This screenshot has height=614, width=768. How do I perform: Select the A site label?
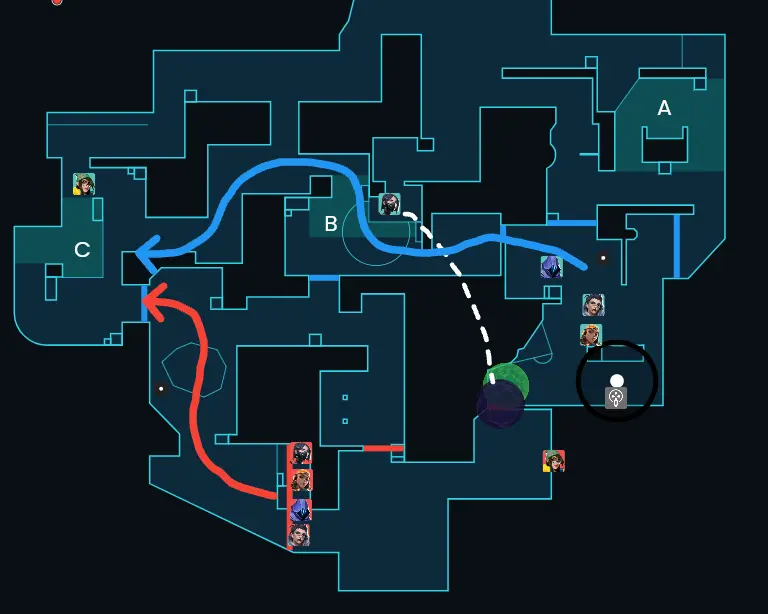click(x=664, y=108)
